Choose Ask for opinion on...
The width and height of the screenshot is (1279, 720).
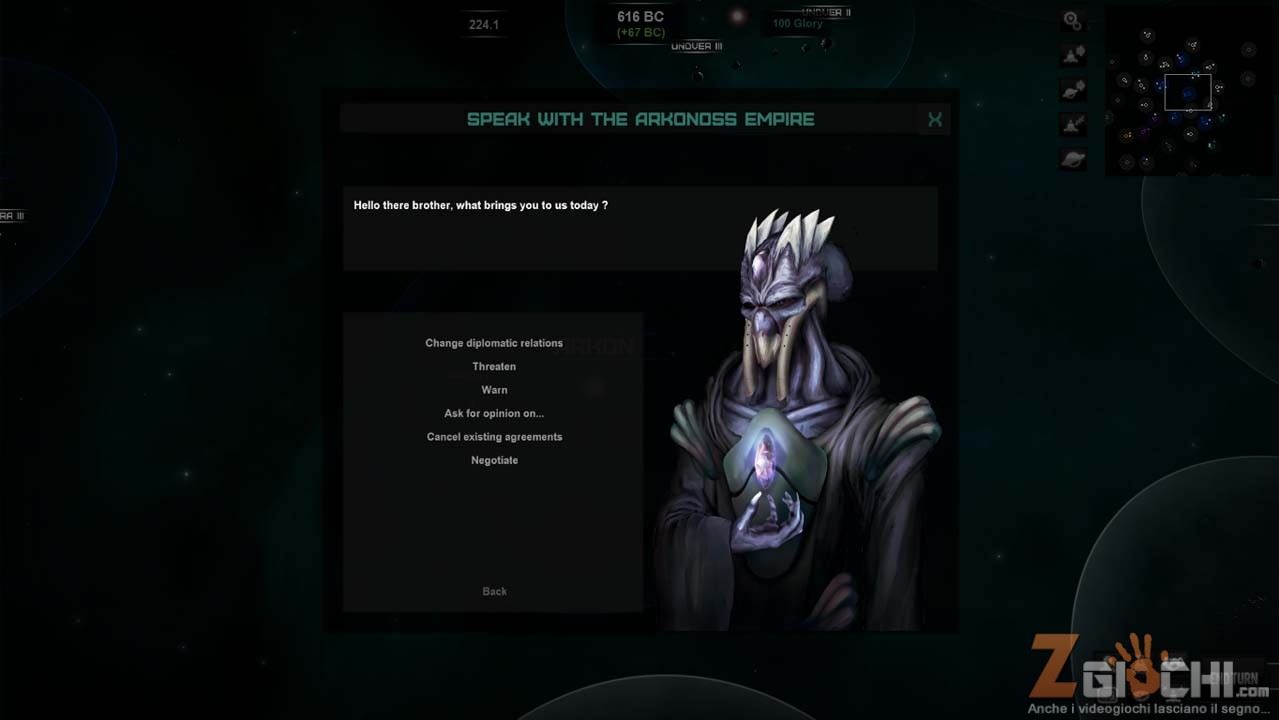tap(494, 413)
